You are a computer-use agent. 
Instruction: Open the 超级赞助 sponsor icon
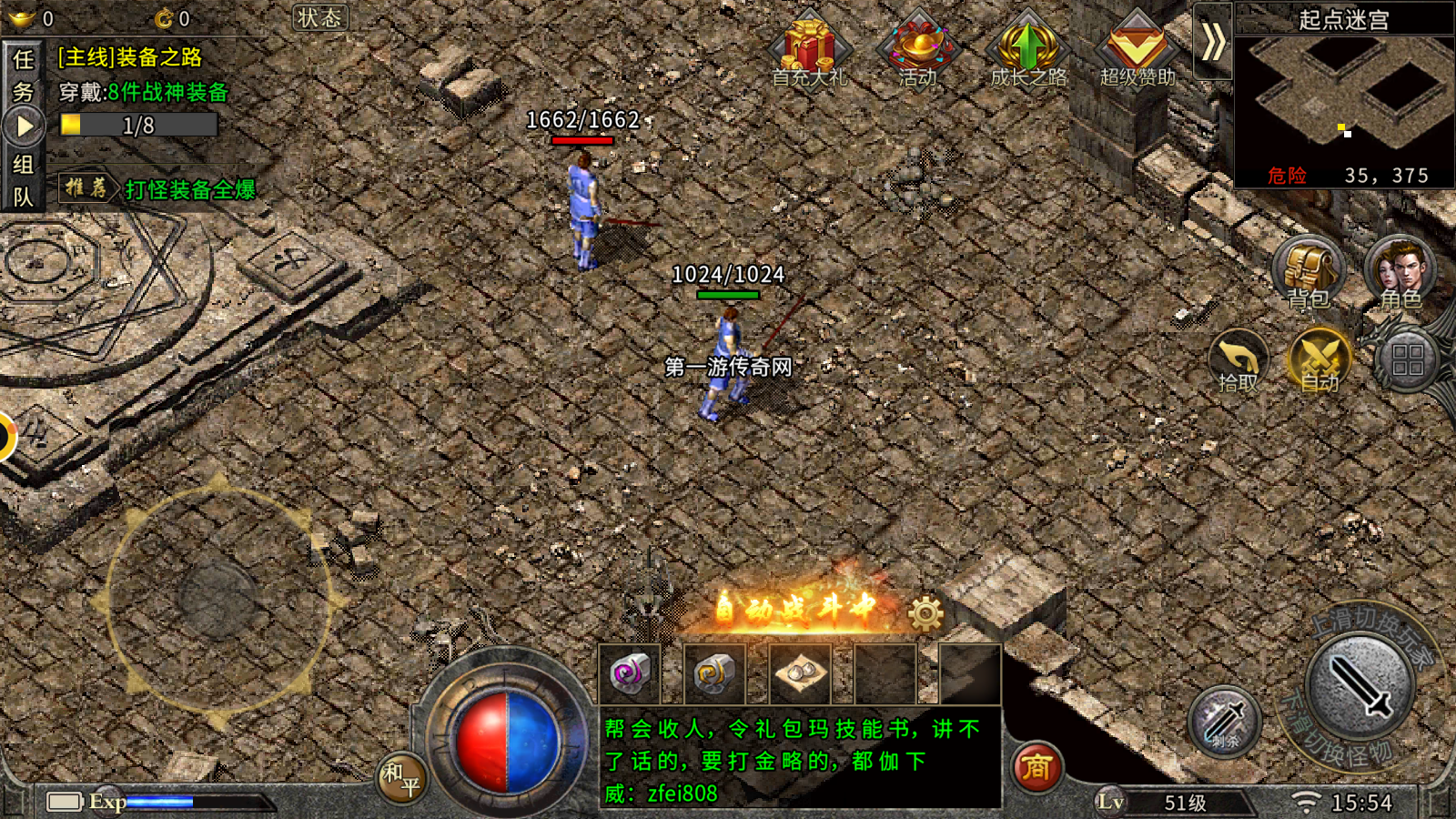point(1137,47)
